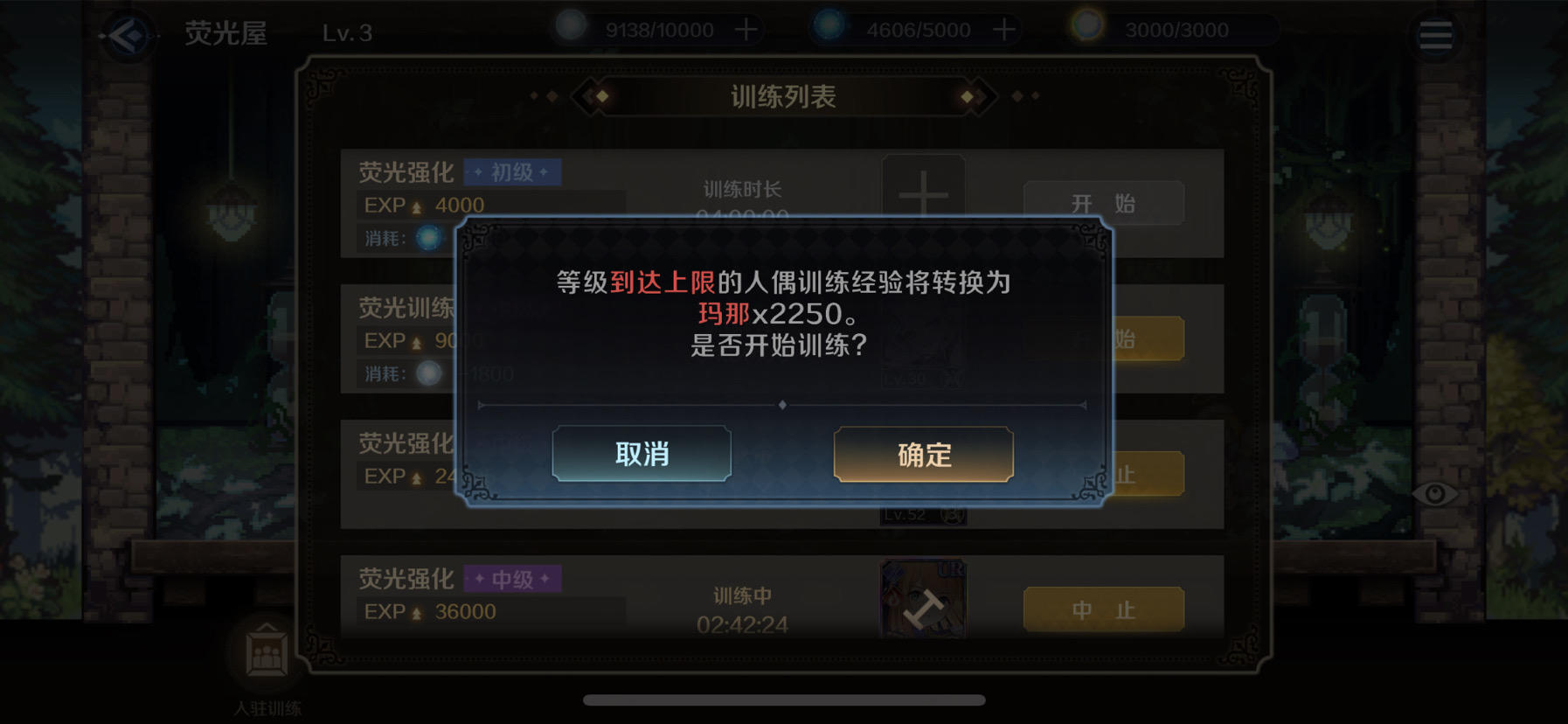Click the left diamond arrow beside 训练列表
The width and height of the screenshot is (1568, 724).
(x=600, y=96)
